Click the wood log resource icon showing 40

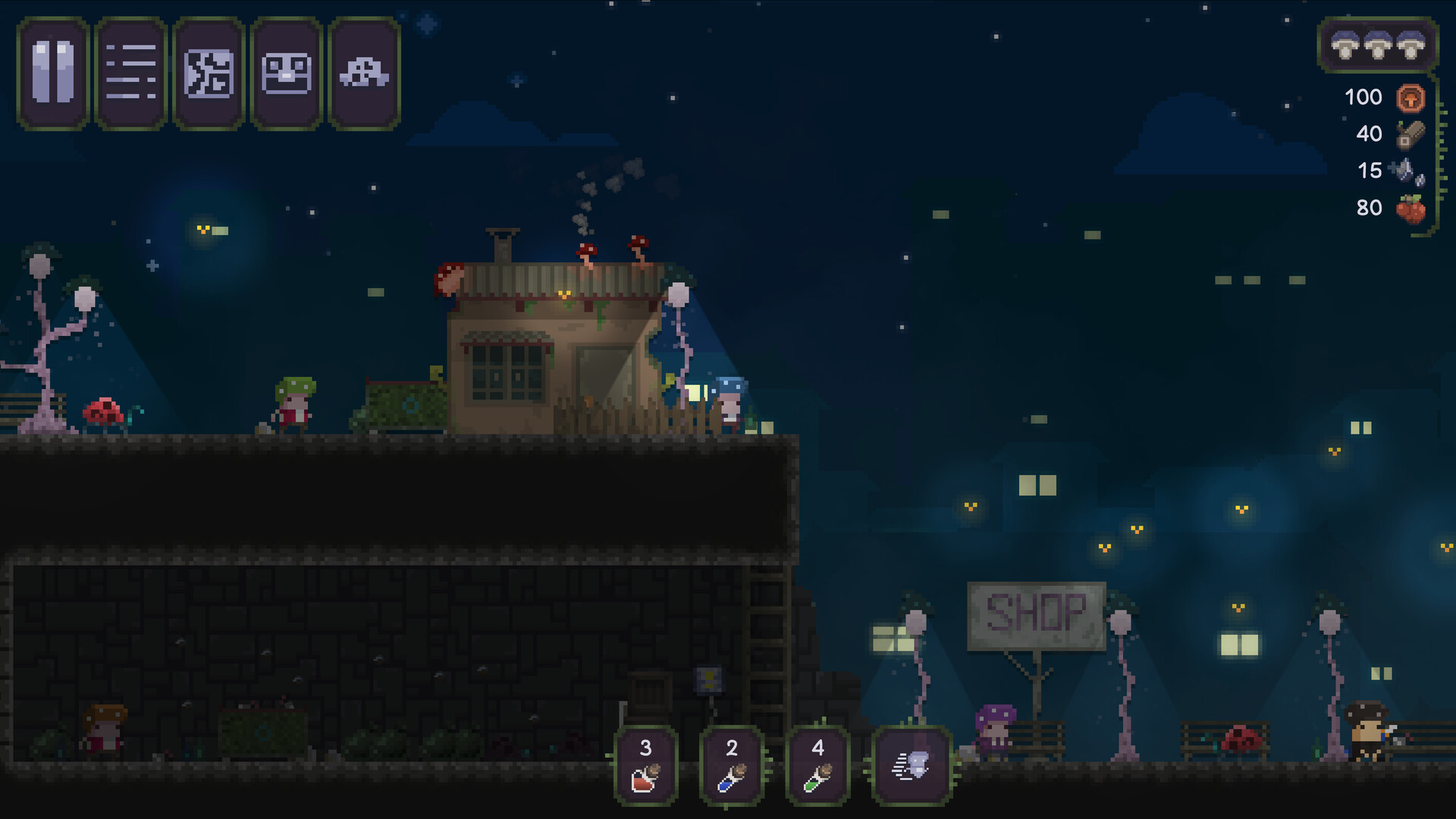1409,133
